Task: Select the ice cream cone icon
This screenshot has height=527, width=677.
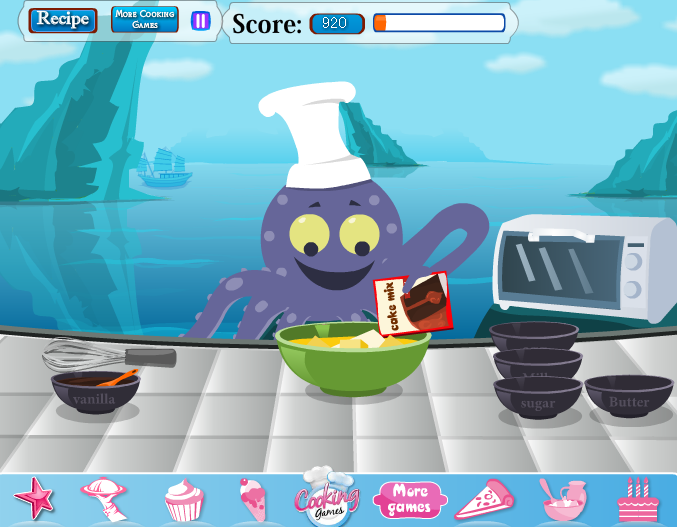Action: click(251, 497)
